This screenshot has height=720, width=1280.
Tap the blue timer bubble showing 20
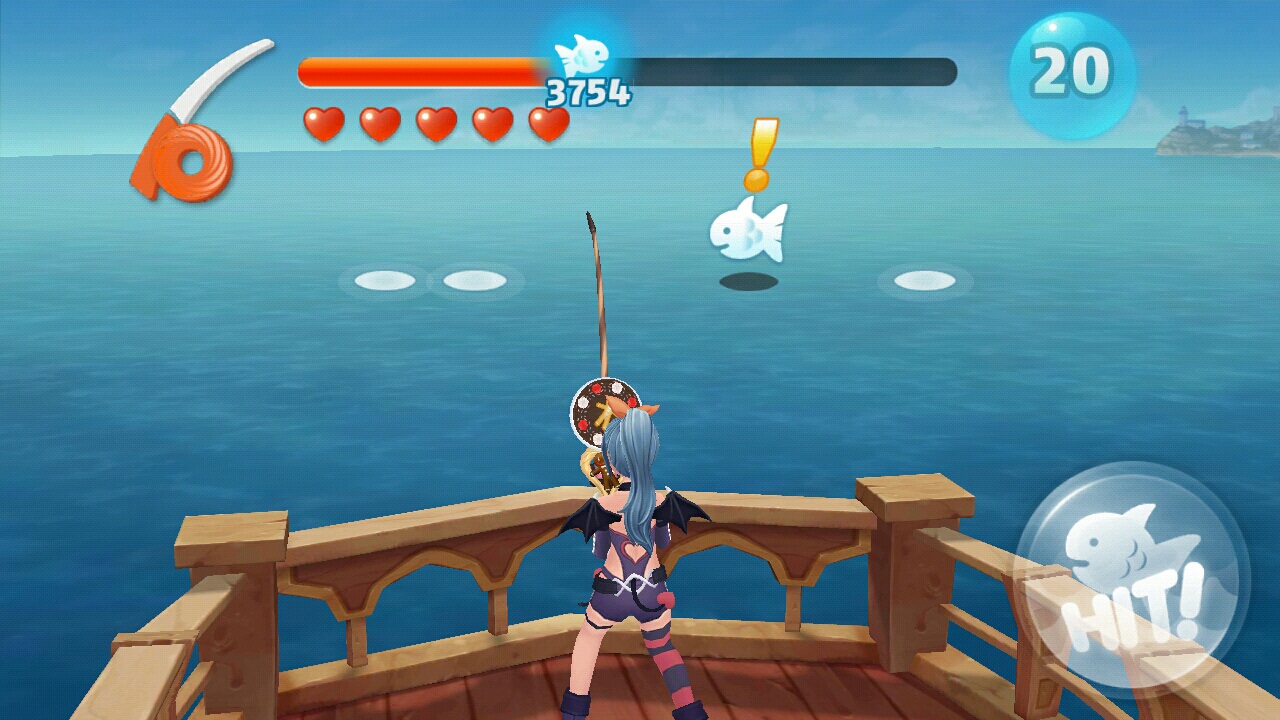[1066, 70]
